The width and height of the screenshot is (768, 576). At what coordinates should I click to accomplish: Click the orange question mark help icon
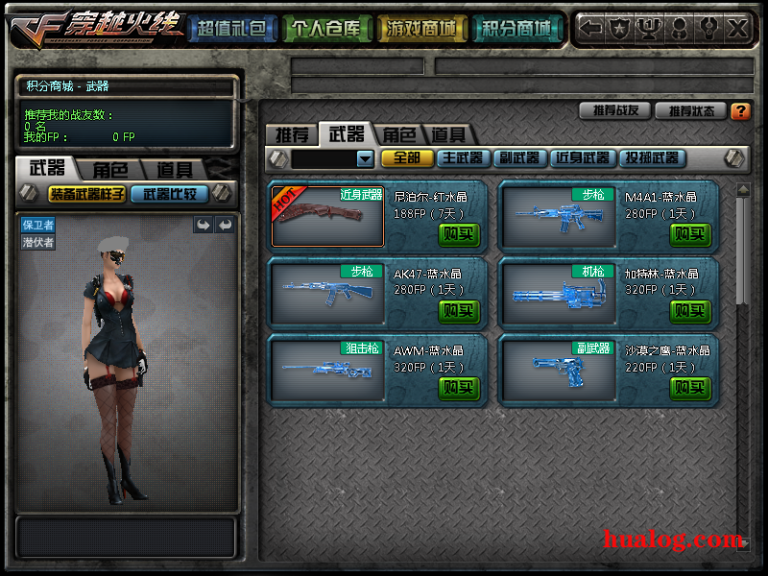pos(741,111)
